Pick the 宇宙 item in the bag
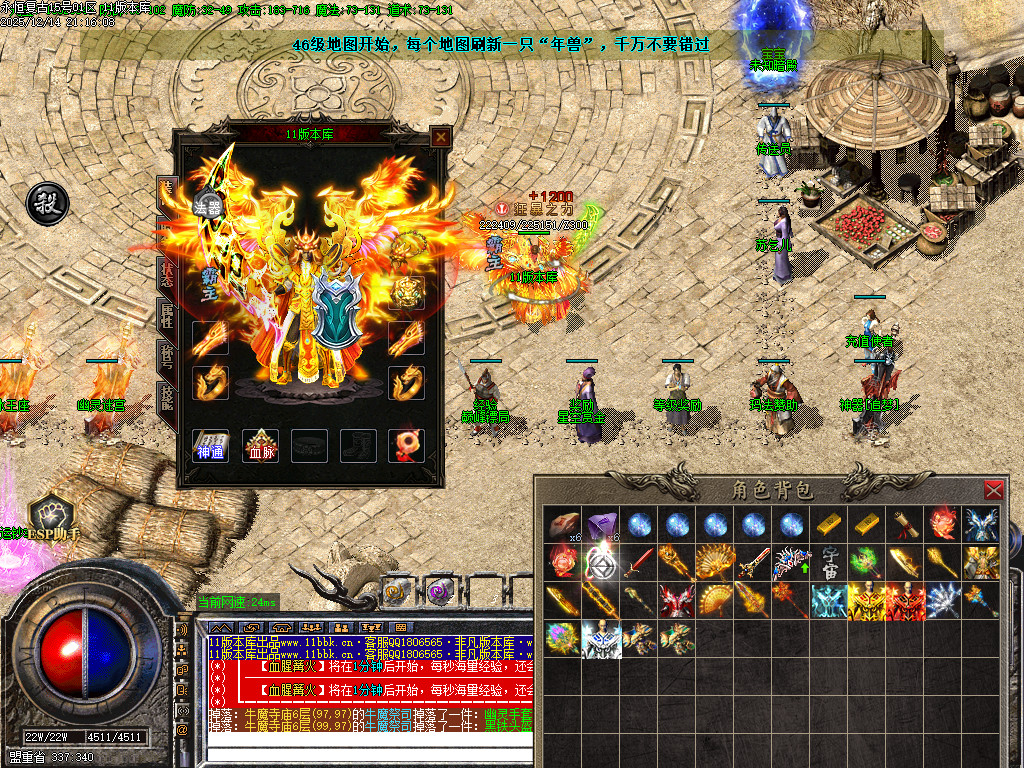Screen dimensions: 1024x768 point(830,562)
